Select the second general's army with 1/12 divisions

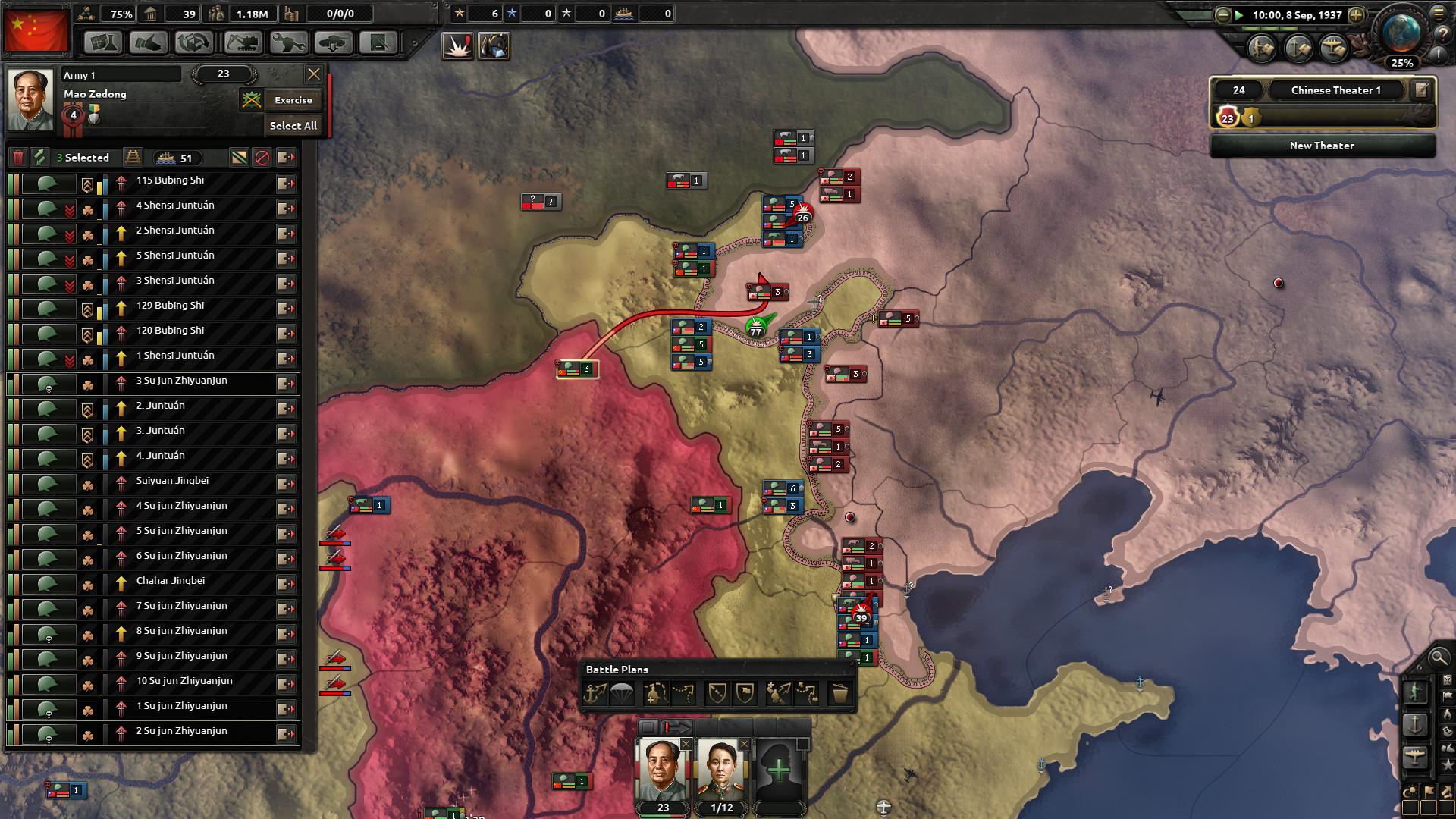click(720, 770)
